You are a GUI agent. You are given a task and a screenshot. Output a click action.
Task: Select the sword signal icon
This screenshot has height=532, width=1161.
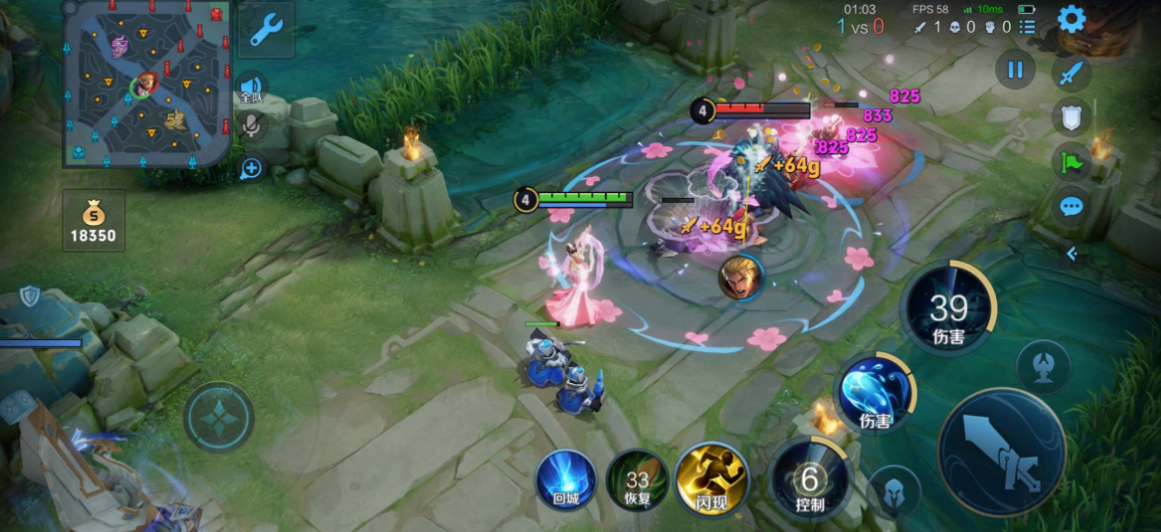(1072, 73)
